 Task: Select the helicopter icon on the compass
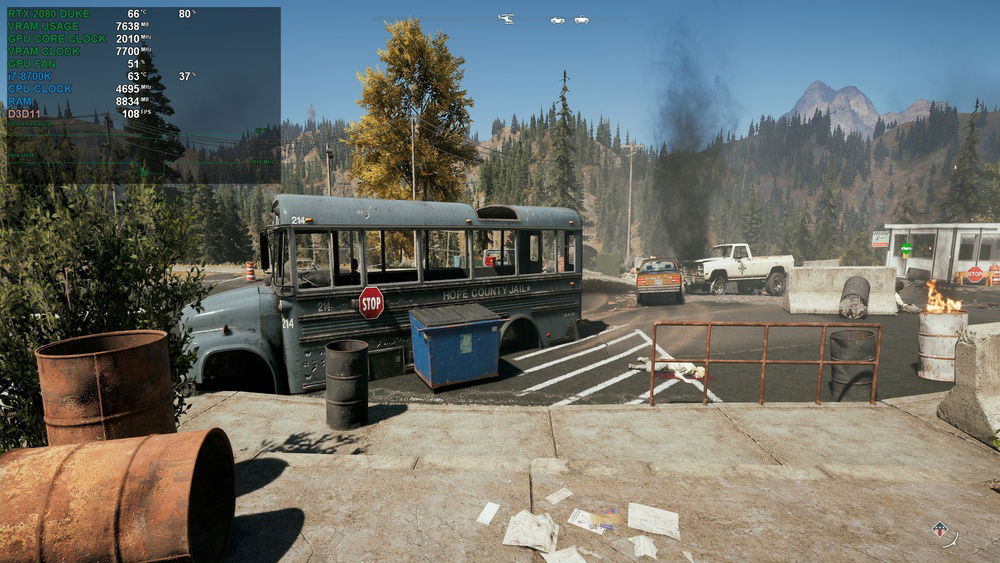506,18
